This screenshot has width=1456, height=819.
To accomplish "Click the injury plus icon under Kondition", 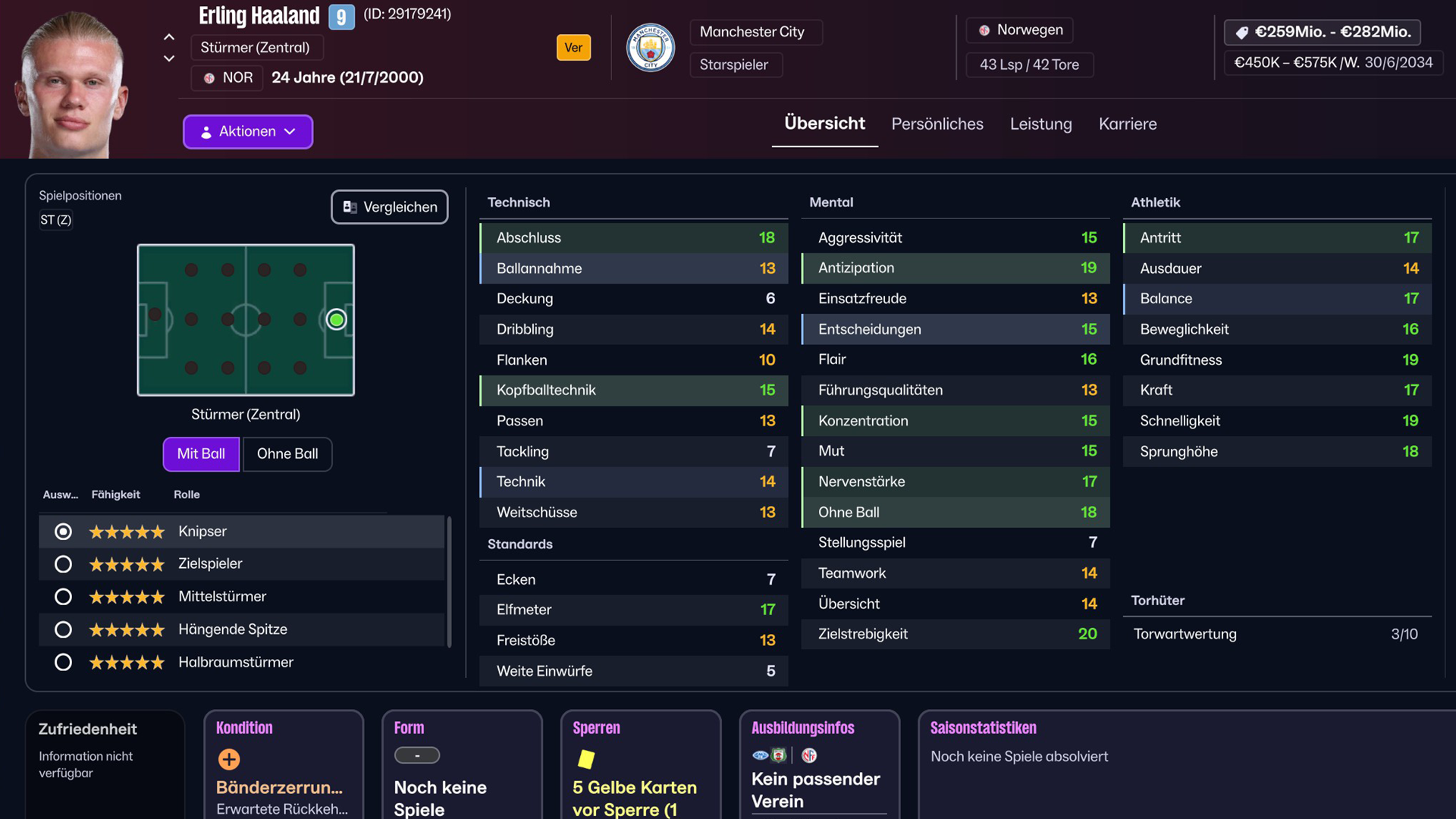I will pos(228,759).
